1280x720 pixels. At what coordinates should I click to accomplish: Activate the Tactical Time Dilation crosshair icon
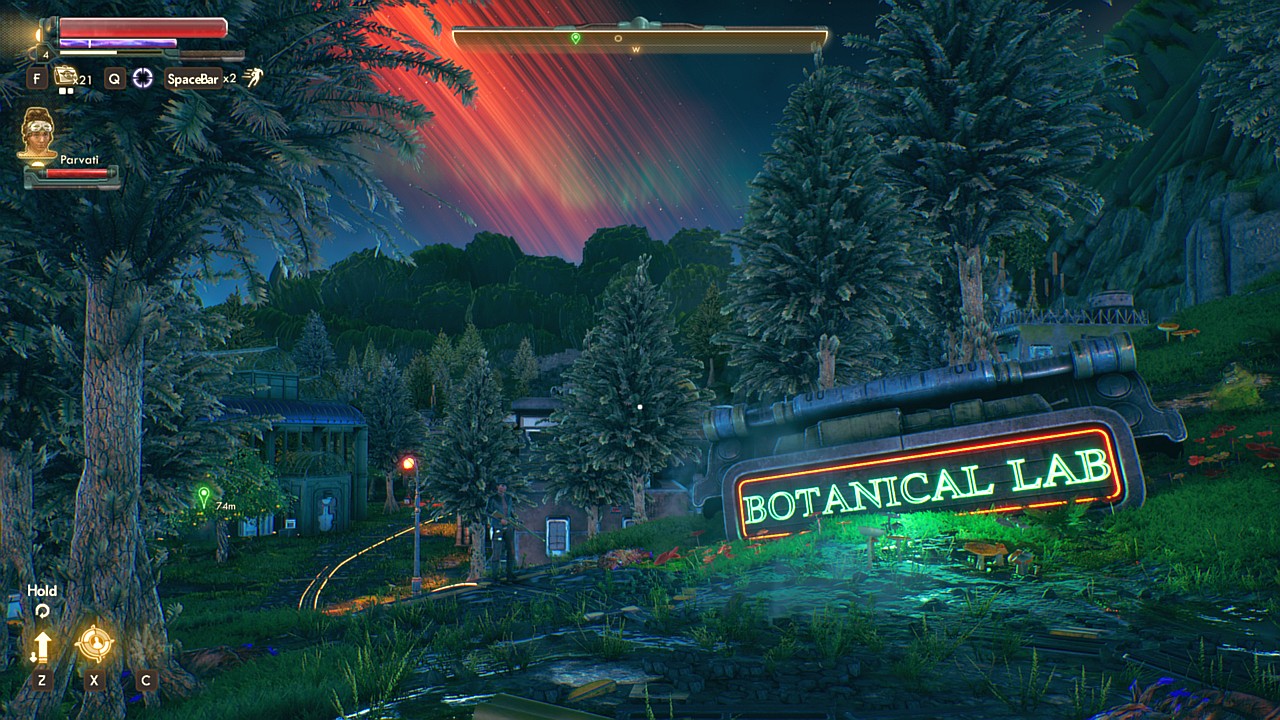(143, 78)
